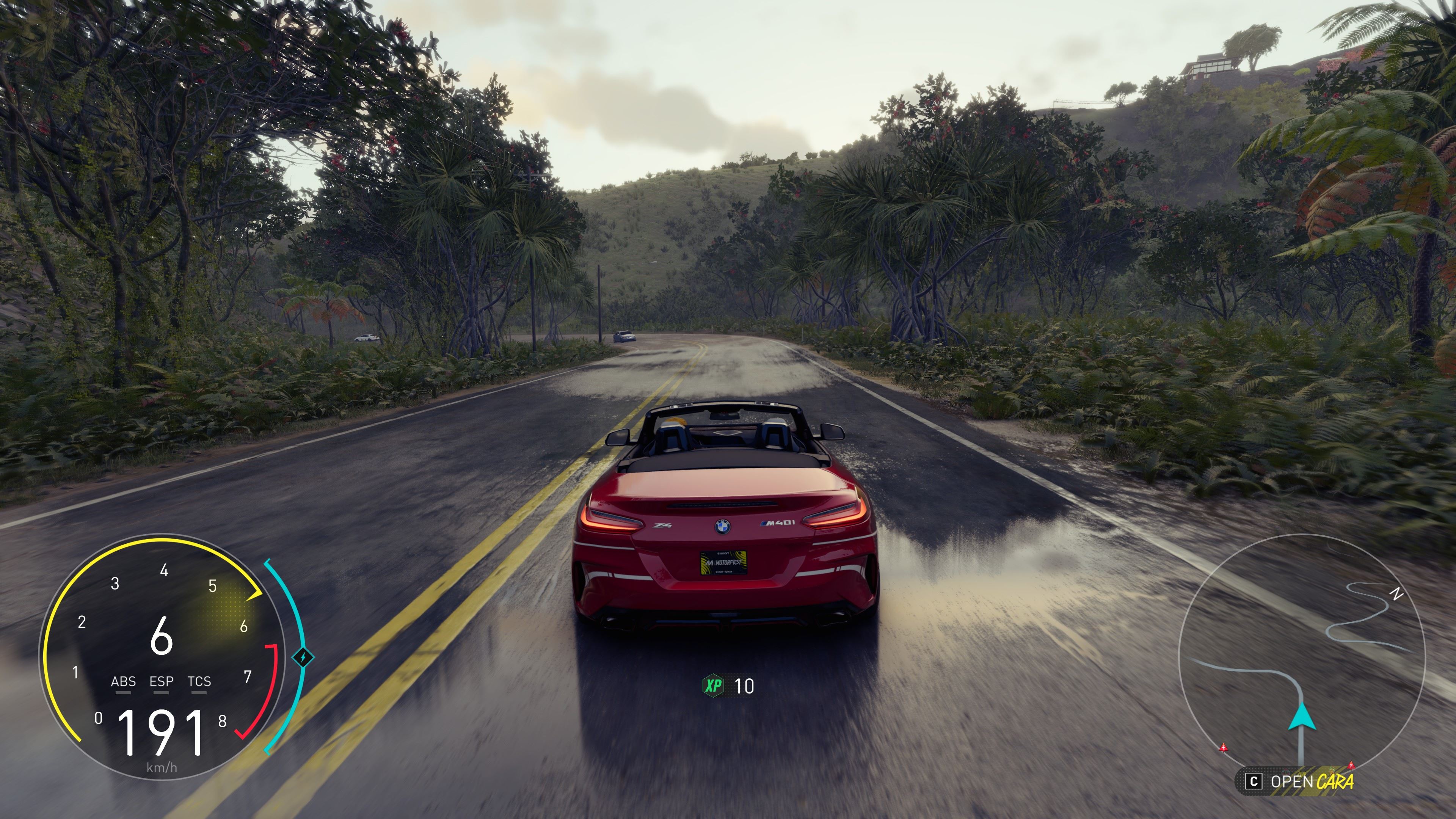This screenshot has width=1456, height=819.
Task: Open the CARA assistant menu
Action: [1299, 782]
